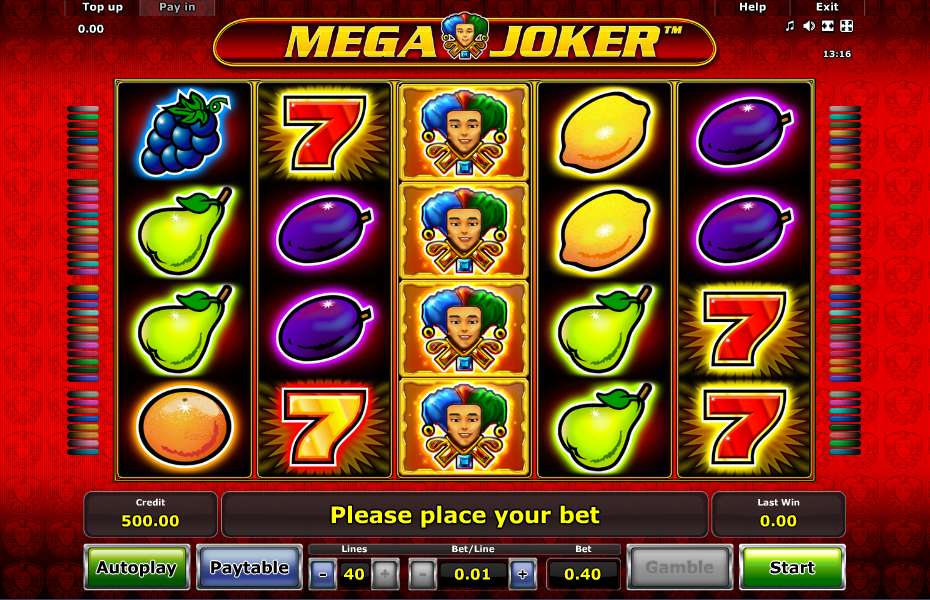Viewport: 930px width, 600px height.
Task: Enable Autoplay mode
Action: click(x=136, y=568)
